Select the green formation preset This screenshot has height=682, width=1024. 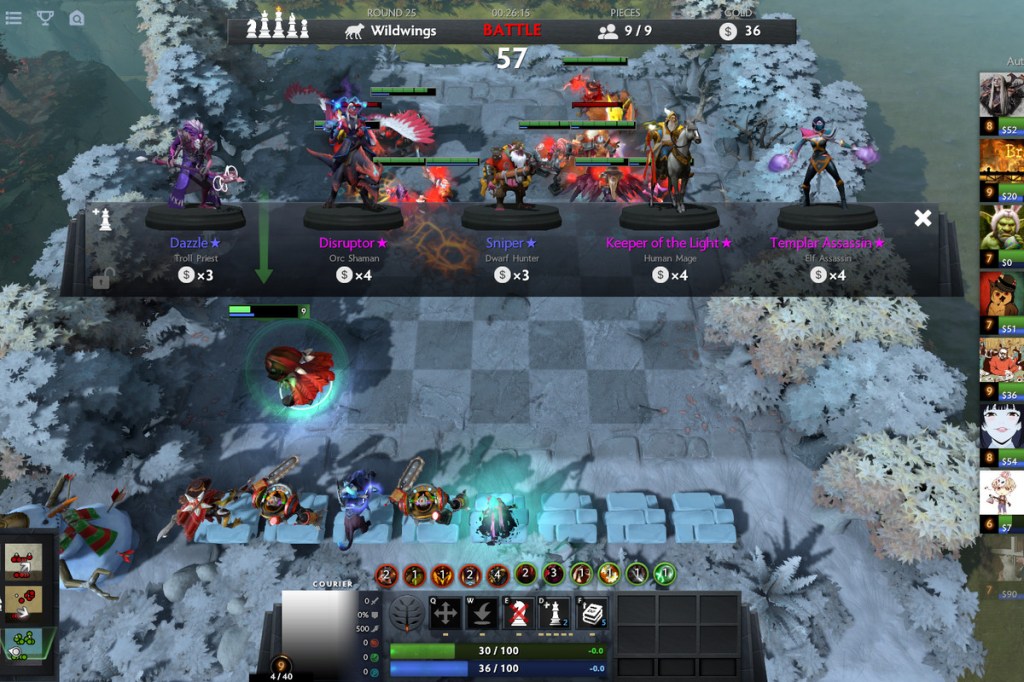[23, 643]
